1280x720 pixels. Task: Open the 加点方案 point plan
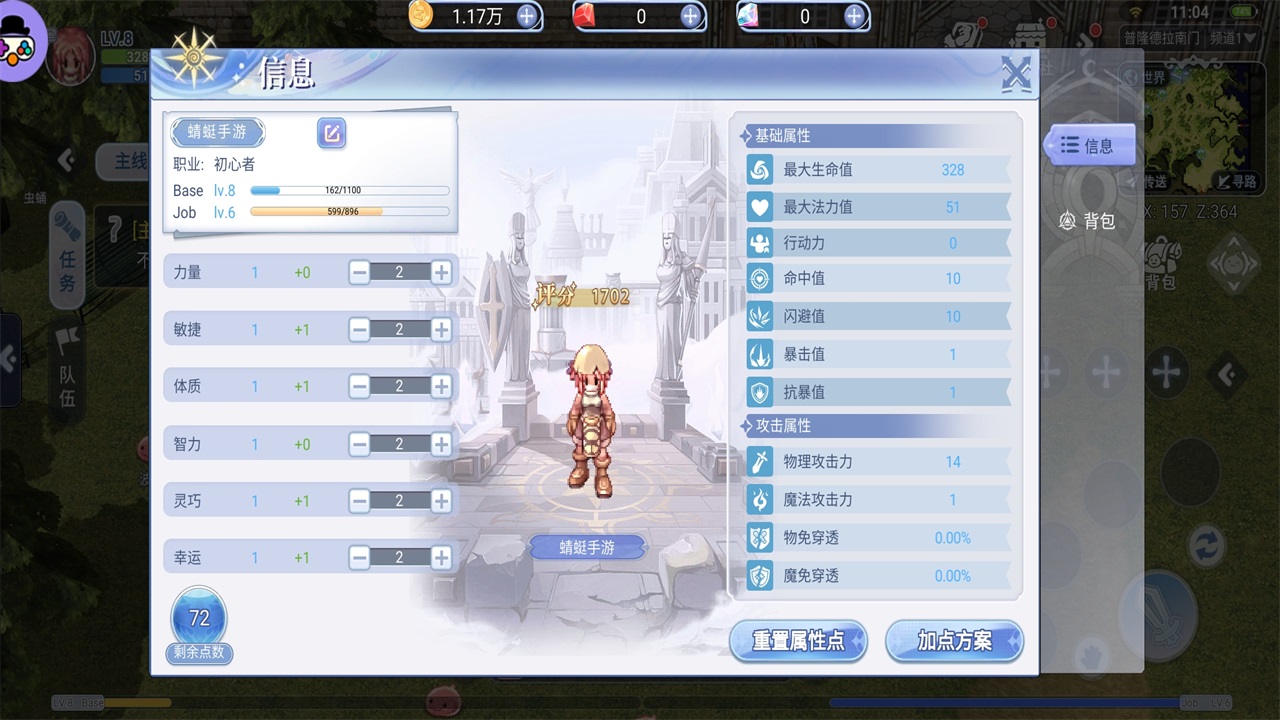pyautogui.click(x=954, y=641)
